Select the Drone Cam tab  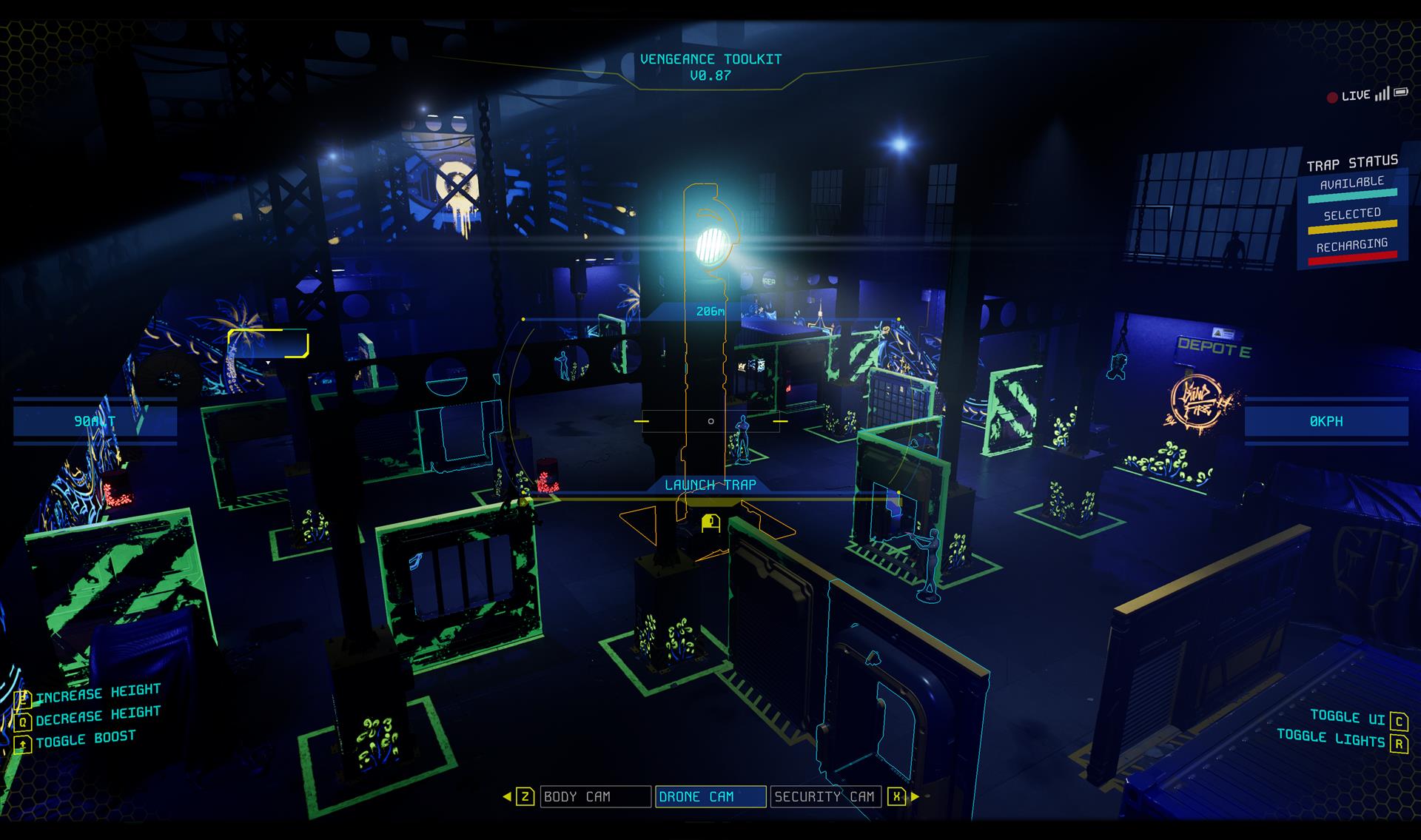point(710,796)
